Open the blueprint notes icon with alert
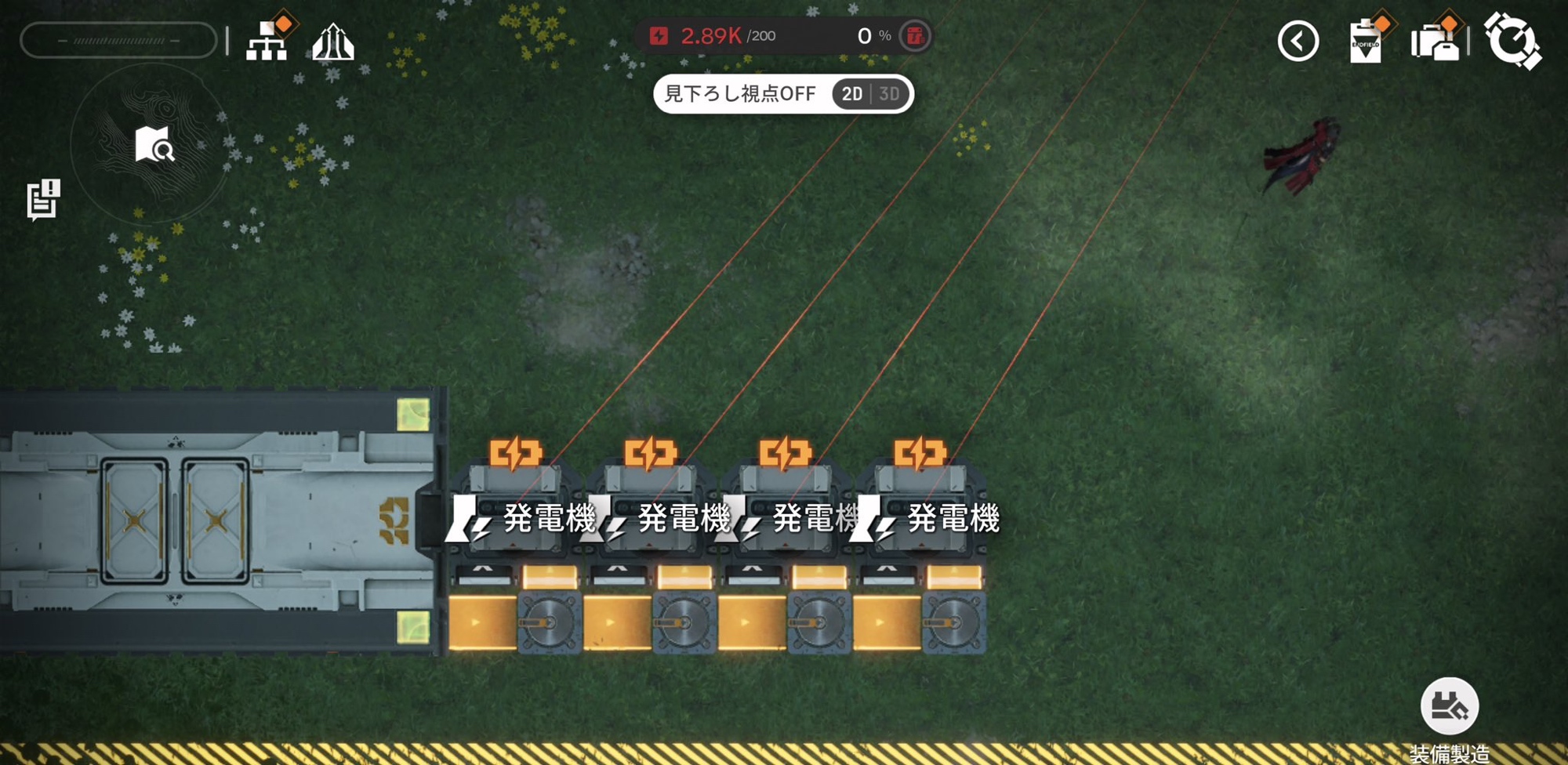 click(43, 199)
